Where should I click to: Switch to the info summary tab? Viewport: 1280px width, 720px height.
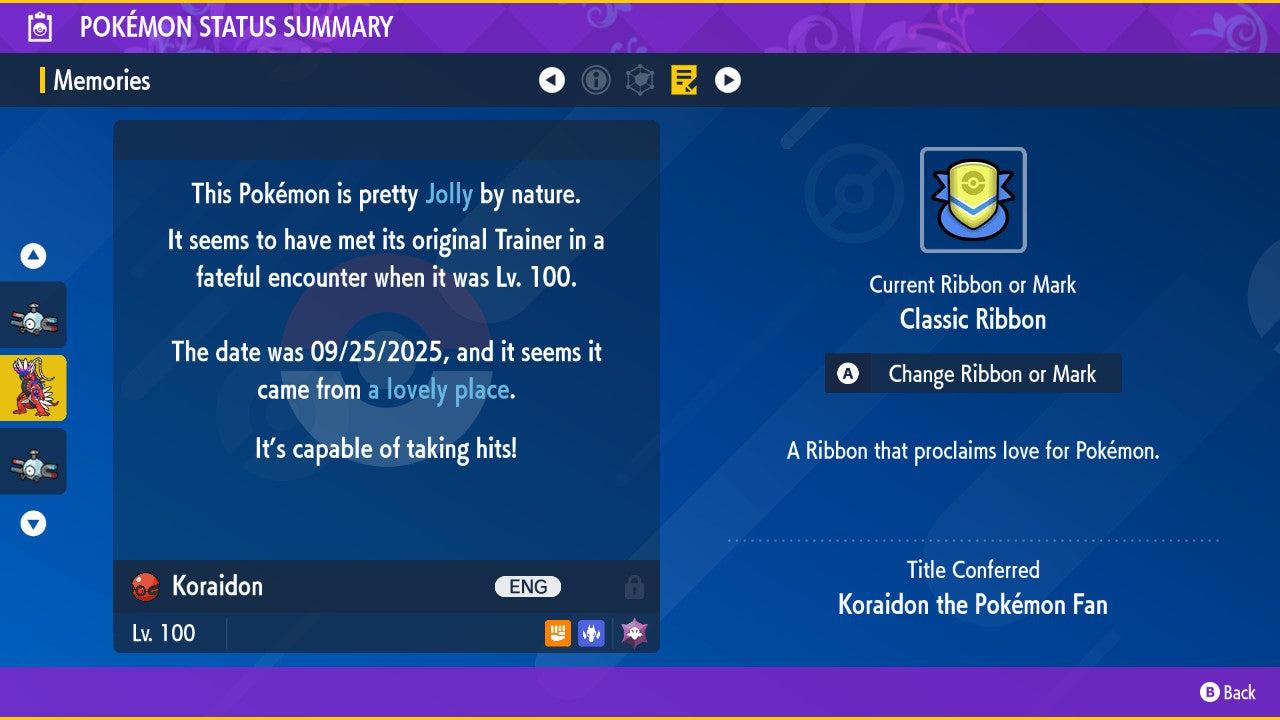(x=596, y=80)
